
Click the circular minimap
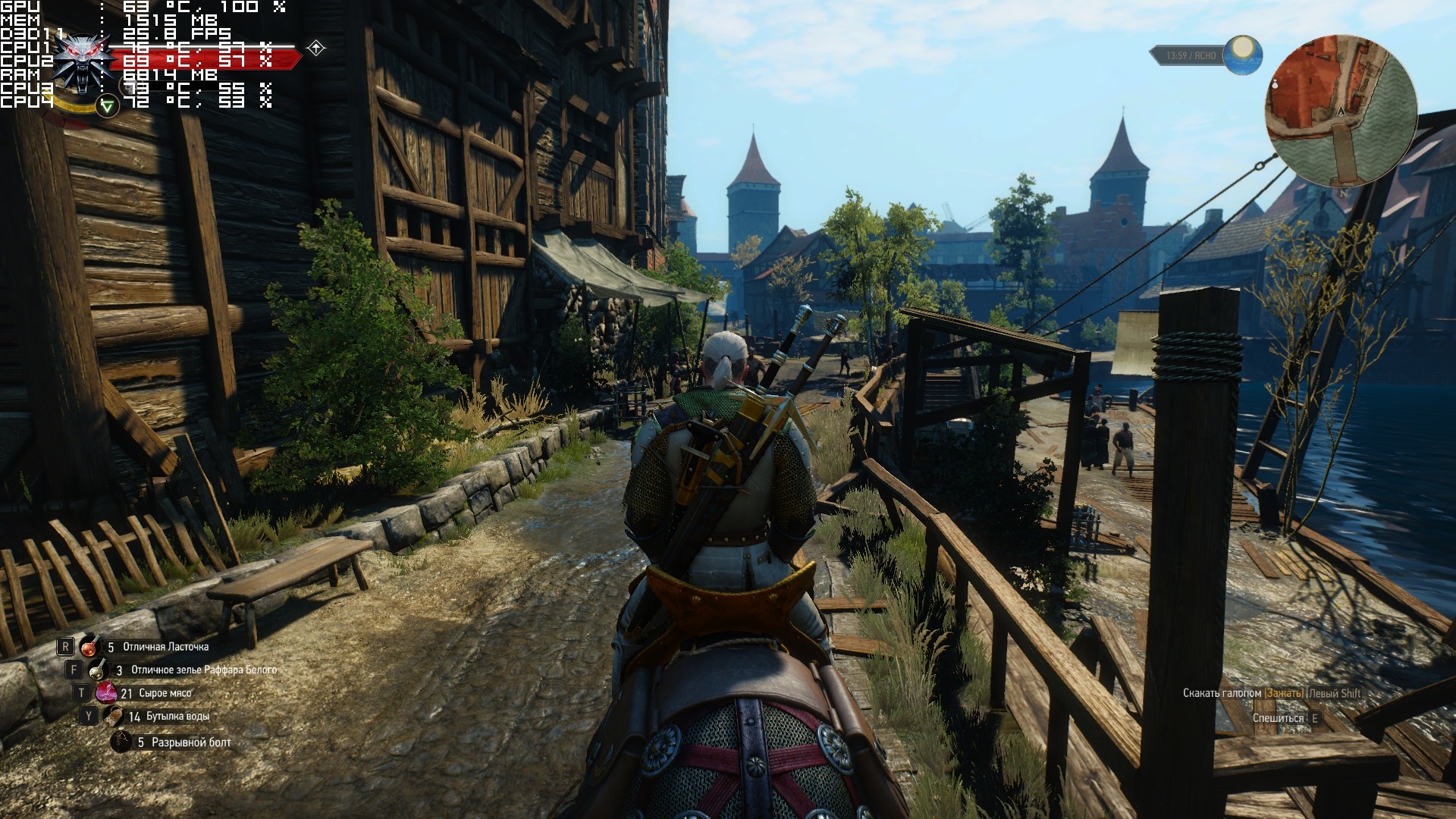(x=1341, y=112)
